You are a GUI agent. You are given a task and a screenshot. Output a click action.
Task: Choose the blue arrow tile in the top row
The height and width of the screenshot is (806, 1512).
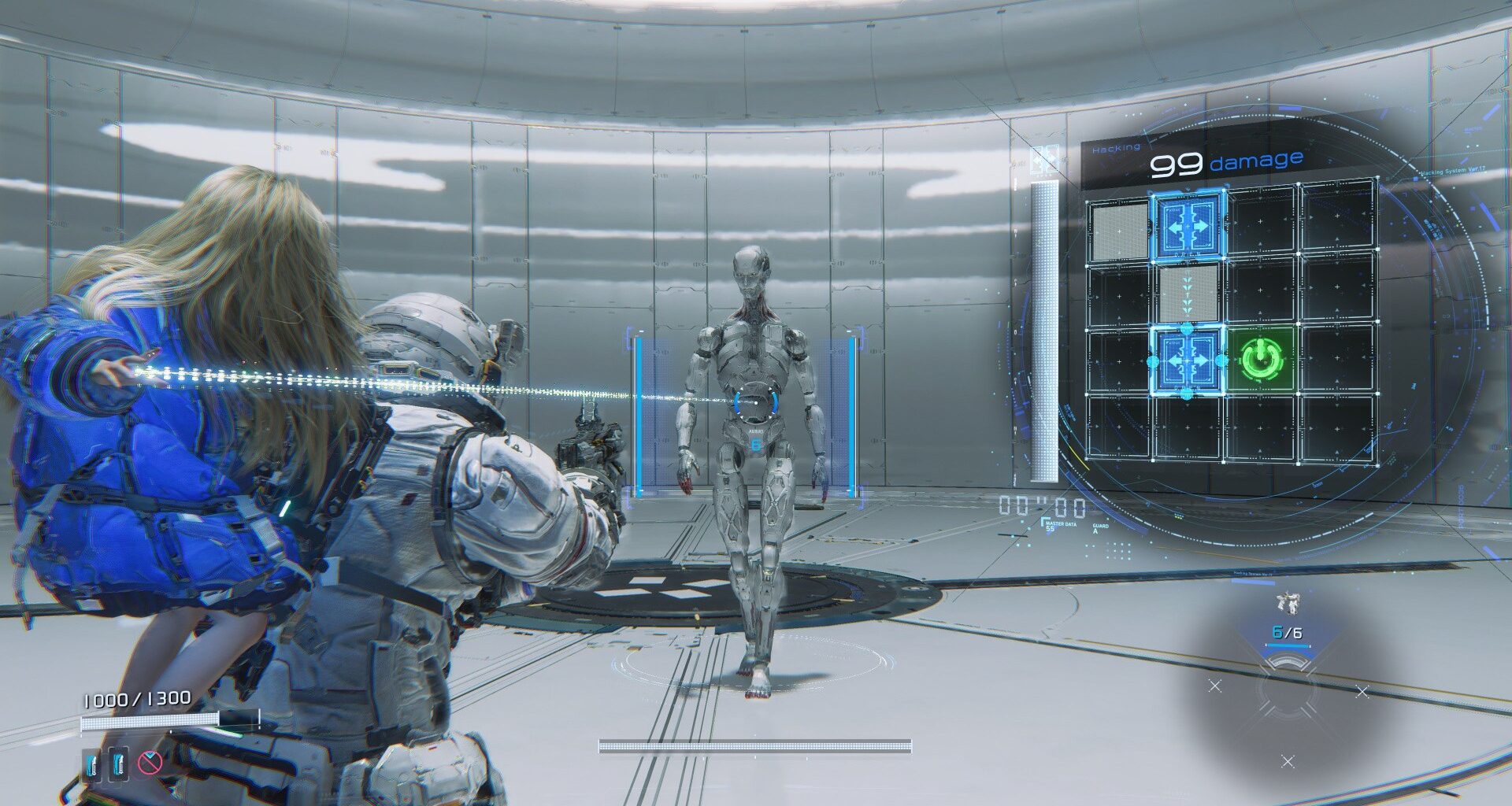[x=1189, y=225]
